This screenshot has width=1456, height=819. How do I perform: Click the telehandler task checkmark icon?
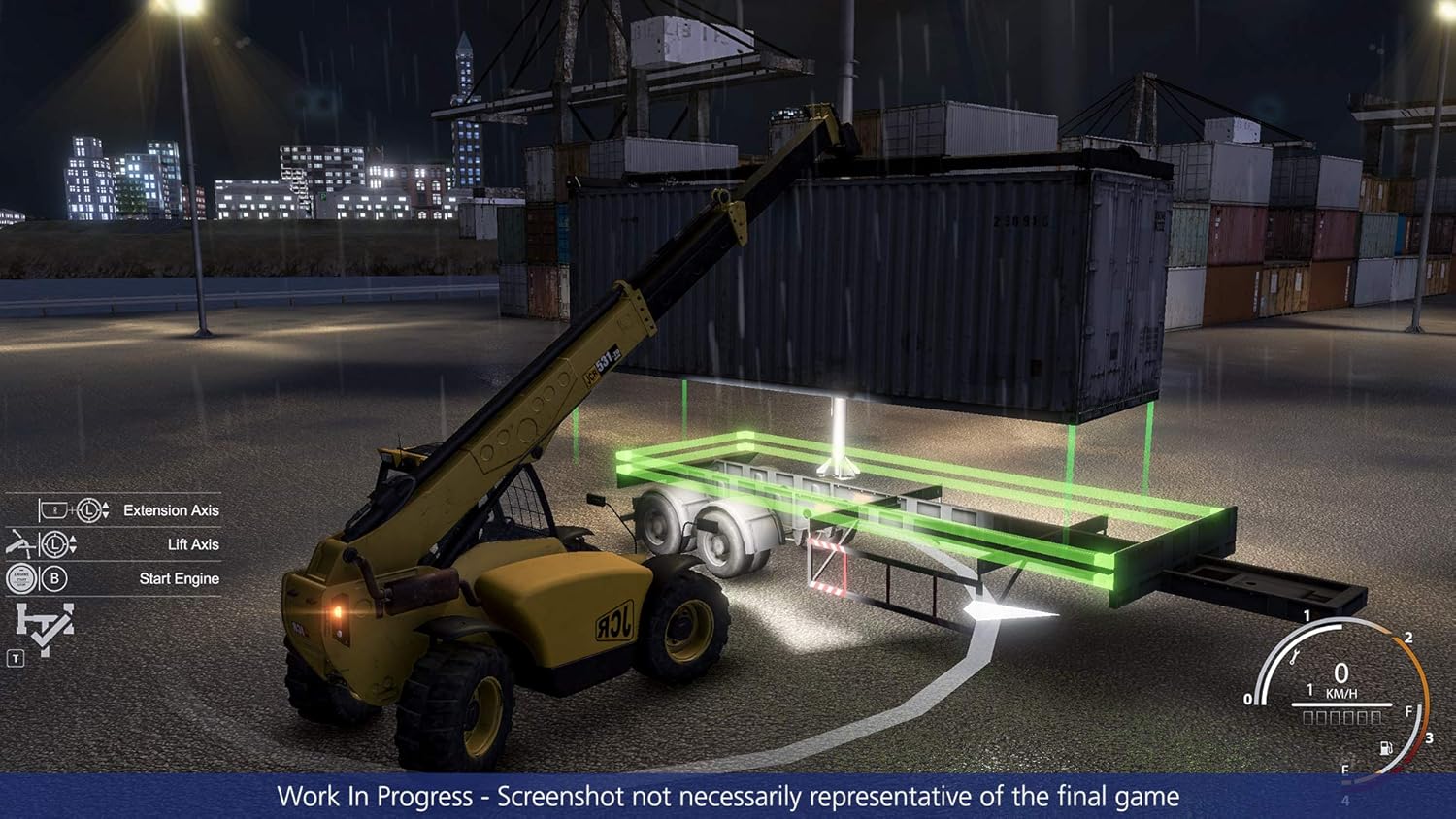pyautogui.click(x=44, y=628)
